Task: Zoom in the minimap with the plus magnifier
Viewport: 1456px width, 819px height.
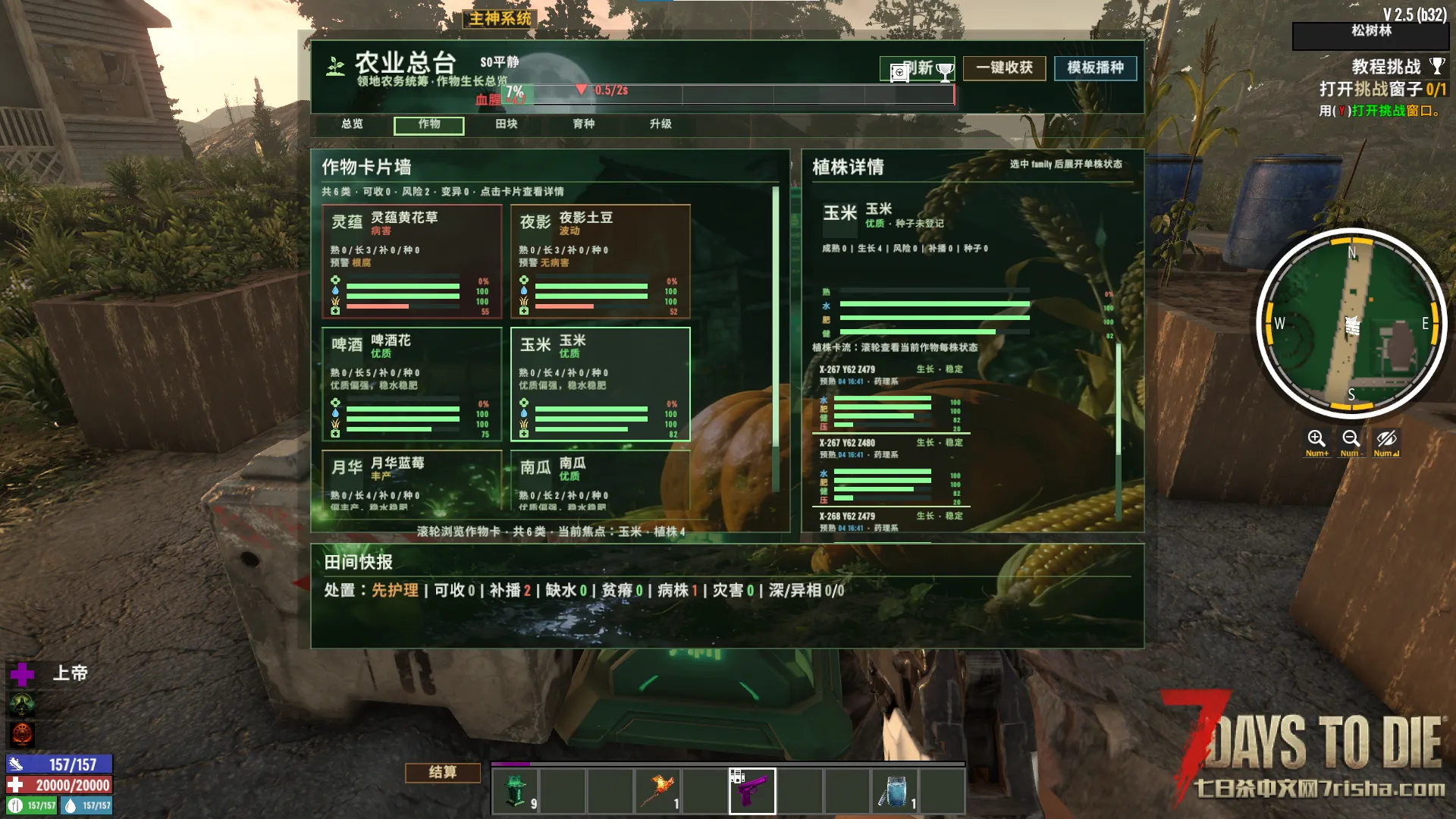Action: [x=1316, y=440]
